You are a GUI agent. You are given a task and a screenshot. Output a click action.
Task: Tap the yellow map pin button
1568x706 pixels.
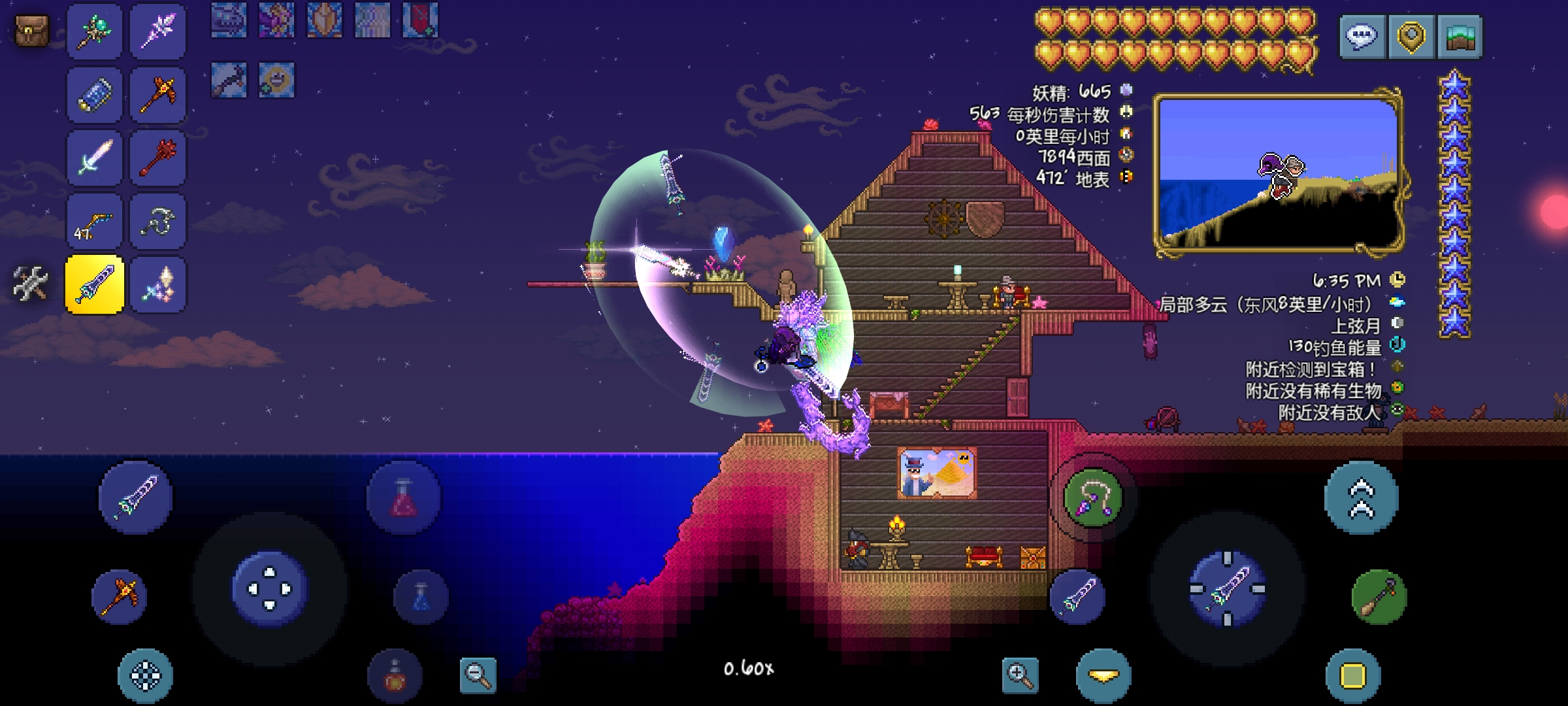point(1411,37)
